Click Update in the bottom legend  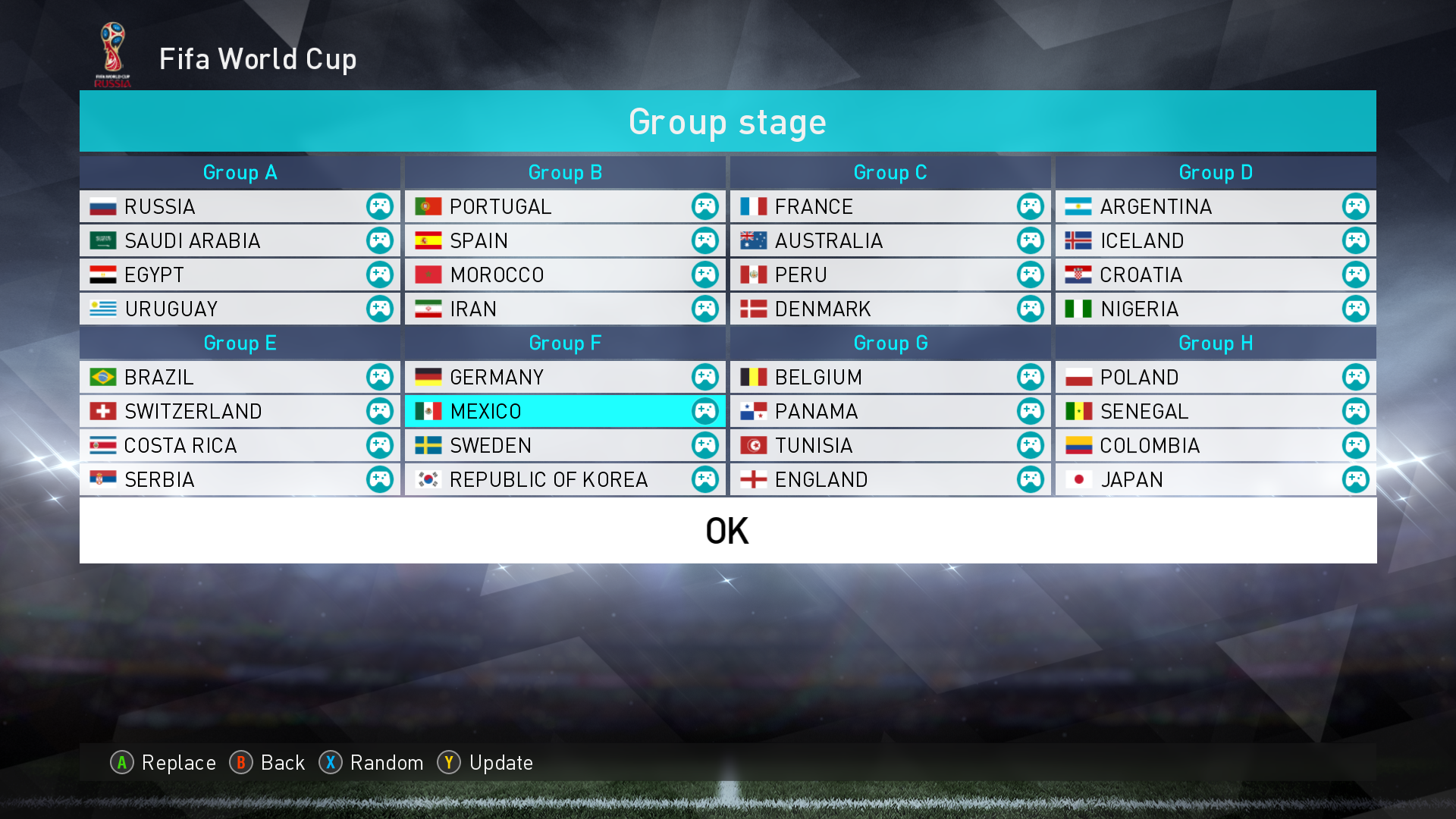click(x=502, y=763)
